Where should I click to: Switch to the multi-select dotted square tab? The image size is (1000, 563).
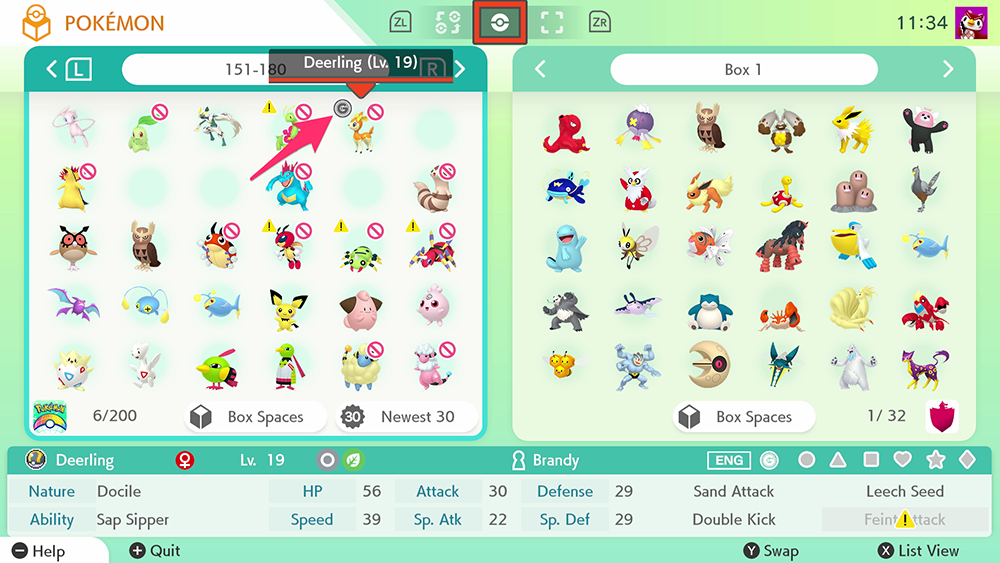[x=551, y=22]
